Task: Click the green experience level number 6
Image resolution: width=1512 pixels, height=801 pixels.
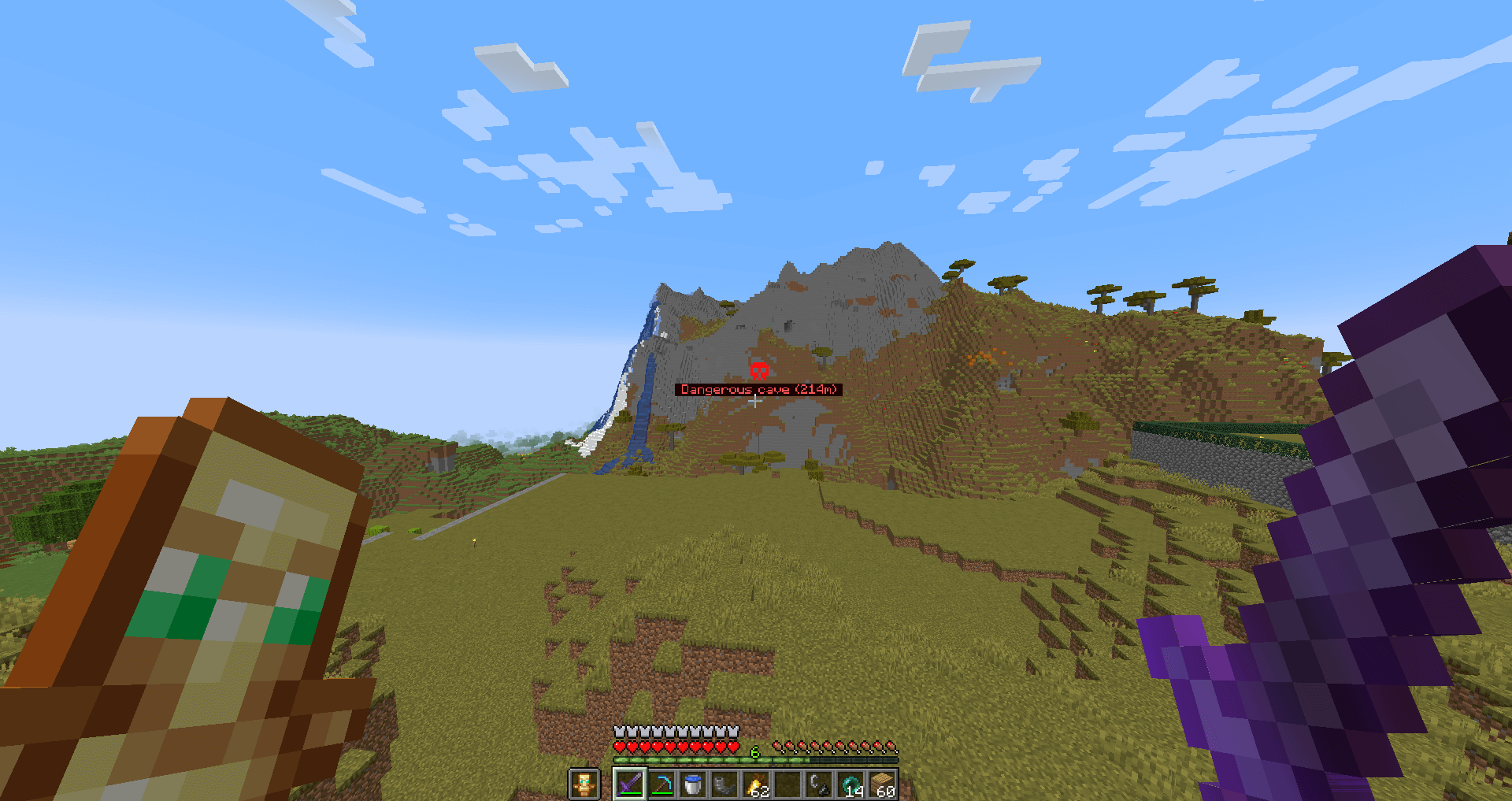Action: [754, 751]
